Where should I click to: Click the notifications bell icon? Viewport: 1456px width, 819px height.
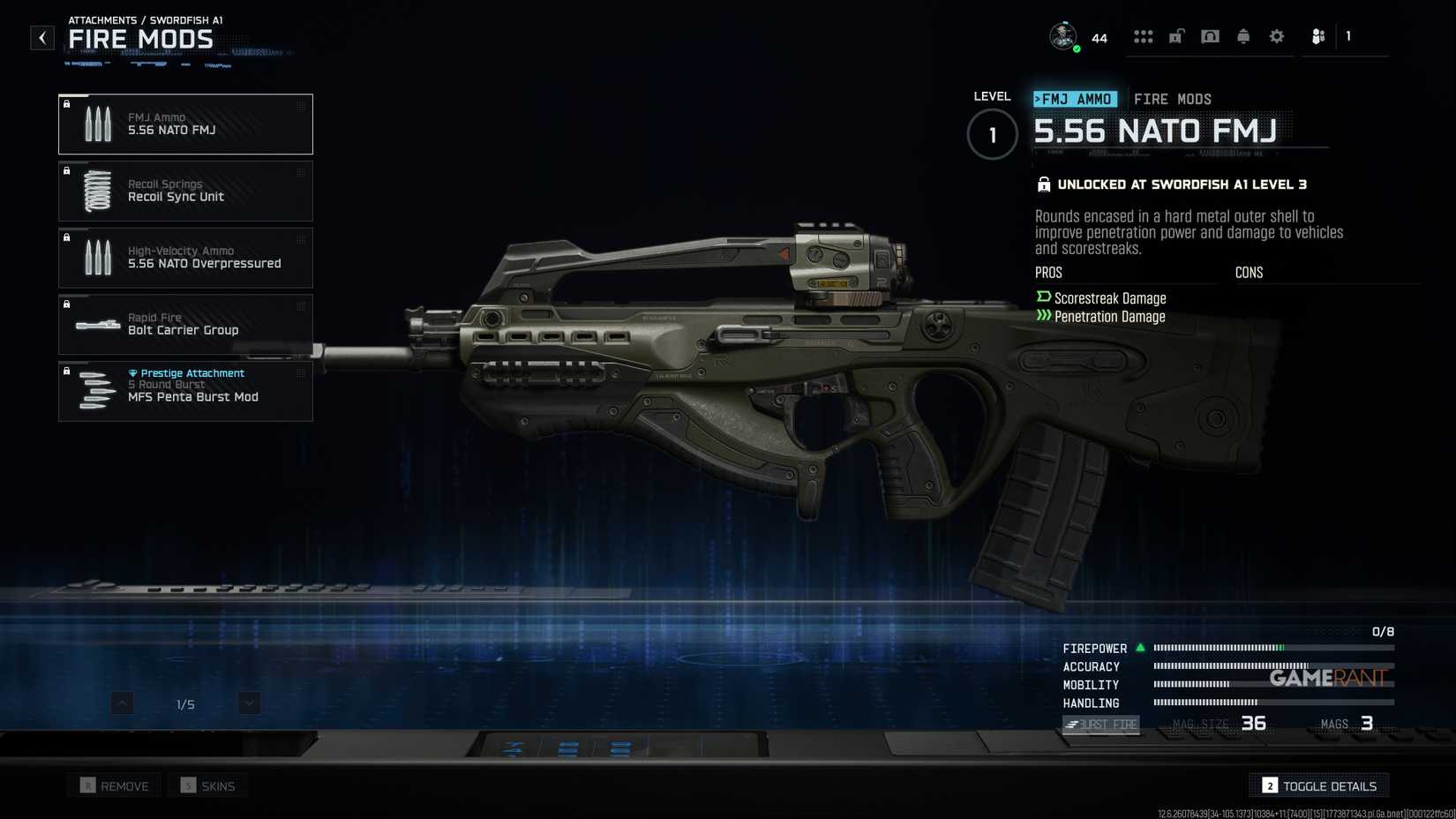[1243, 36]
